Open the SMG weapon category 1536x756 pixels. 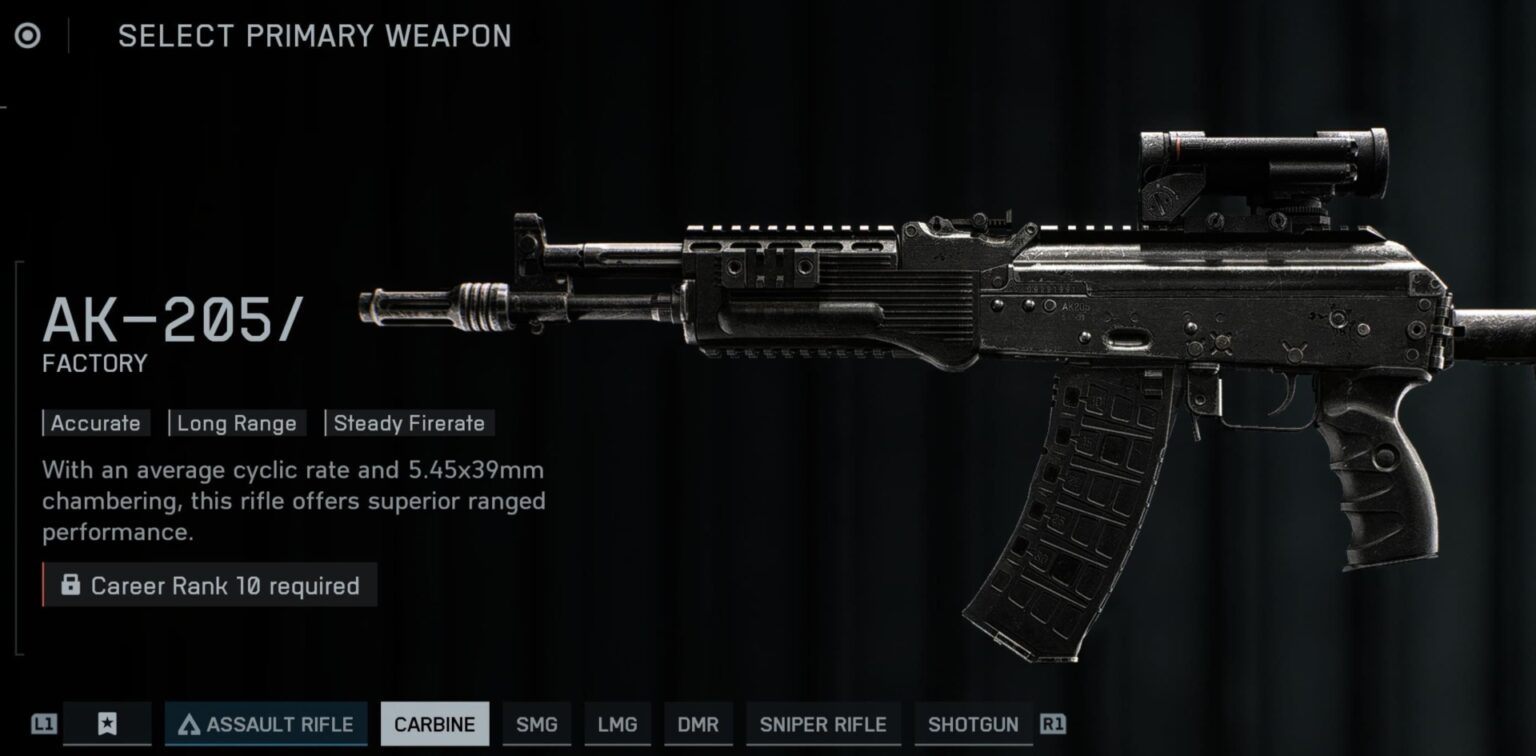[537, 724]
